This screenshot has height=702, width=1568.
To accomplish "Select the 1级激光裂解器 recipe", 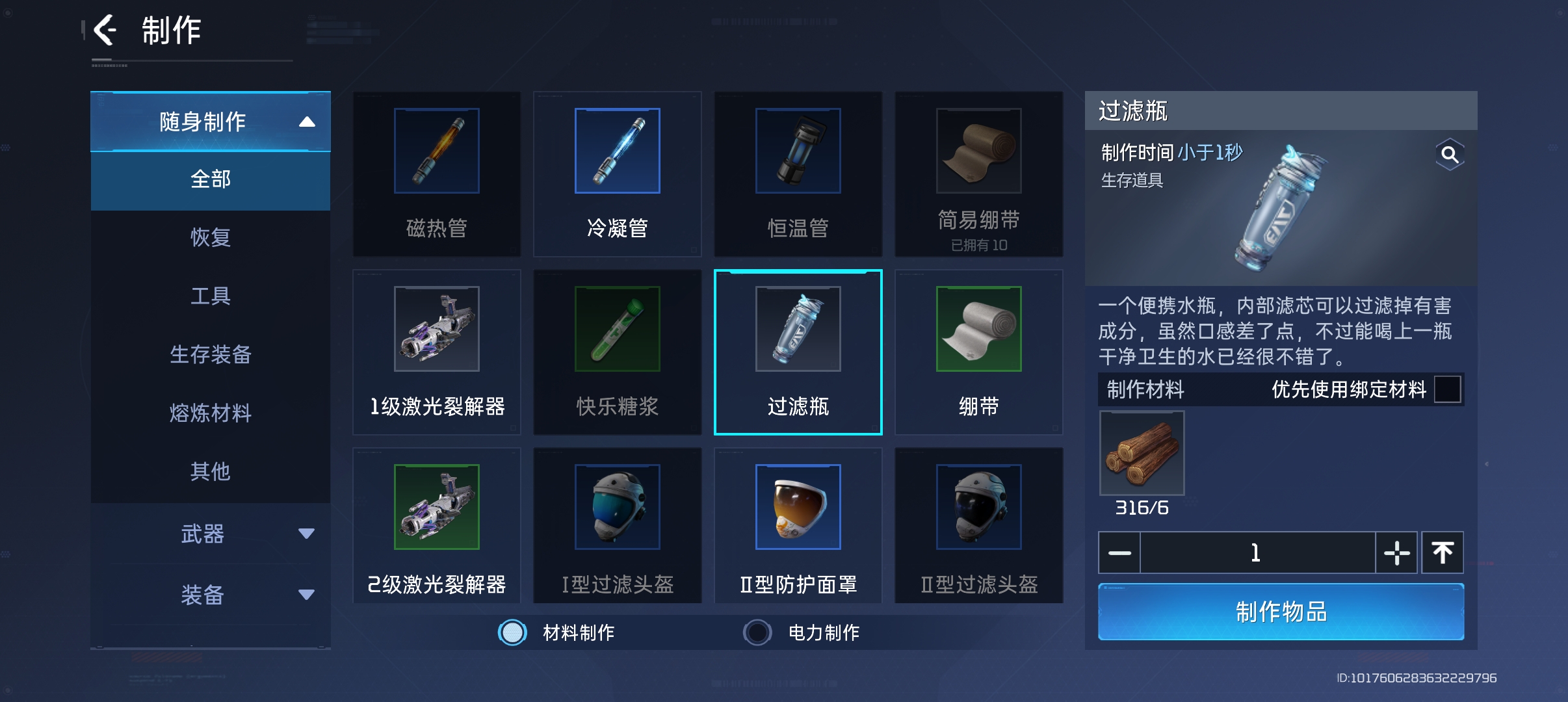I will coord(436,352).
